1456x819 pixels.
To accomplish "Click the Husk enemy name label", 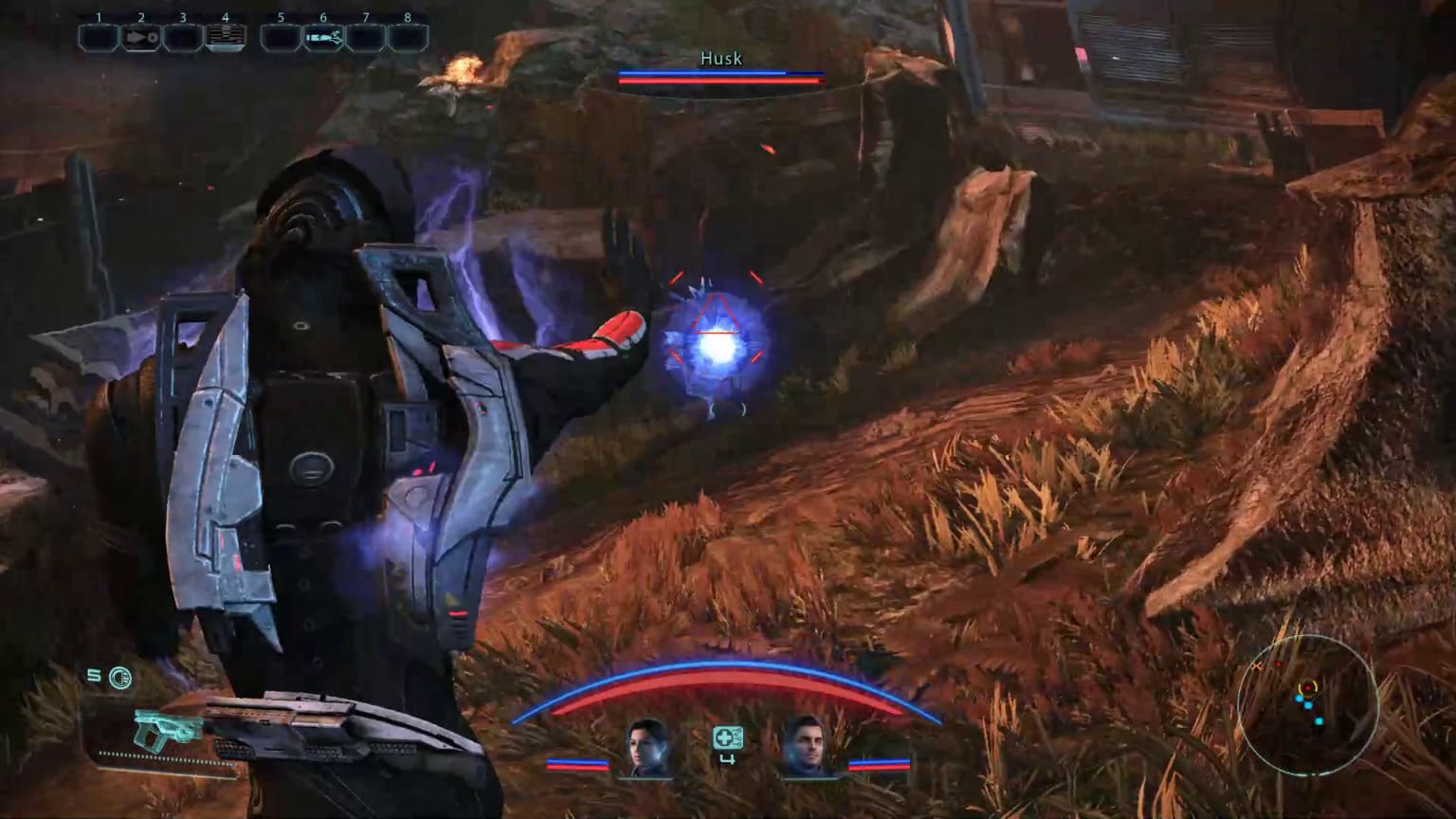I will tap(721, 59).
